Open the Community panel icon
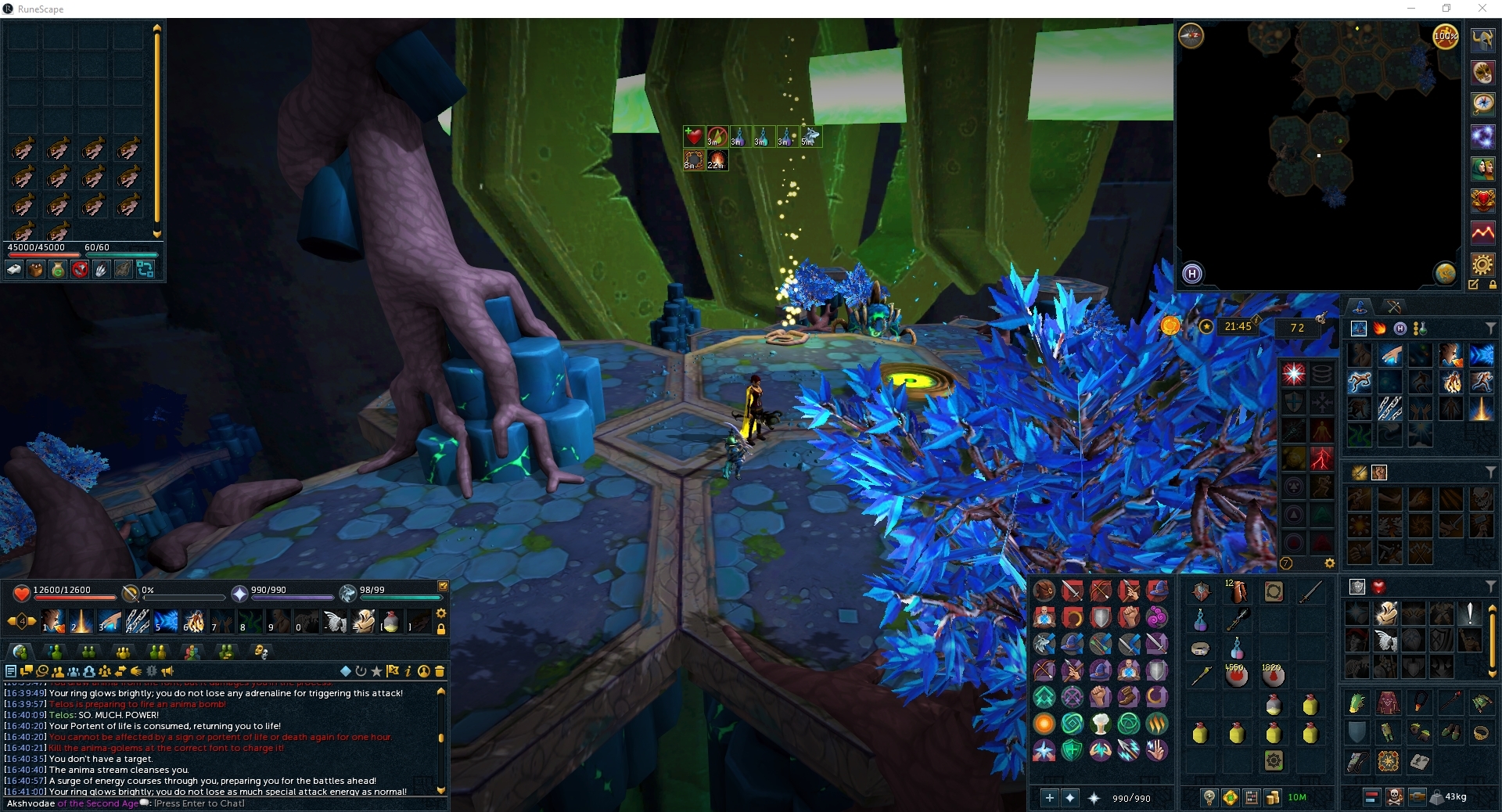1502x812 pixels. pos(1482,166)
